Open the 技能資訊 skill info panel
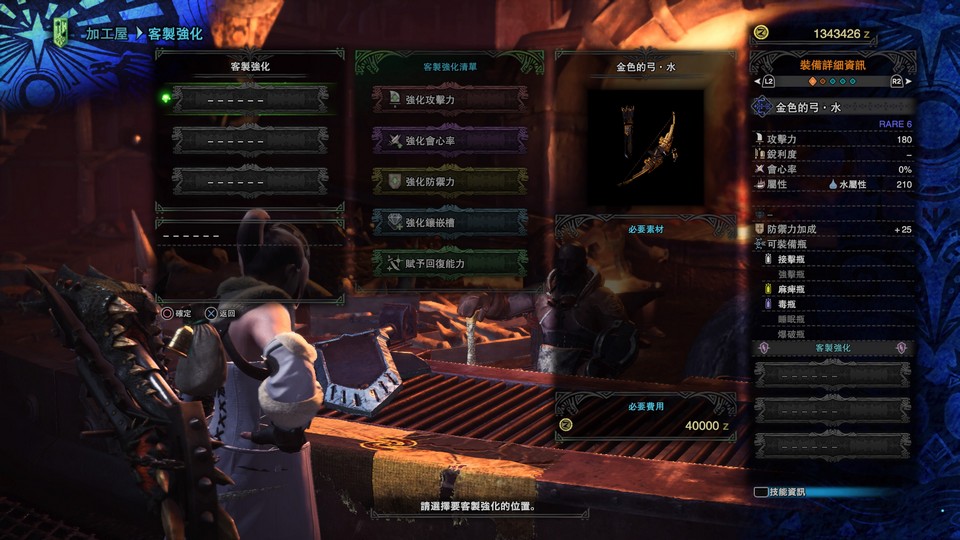The image size is (960, 540). 784,492
